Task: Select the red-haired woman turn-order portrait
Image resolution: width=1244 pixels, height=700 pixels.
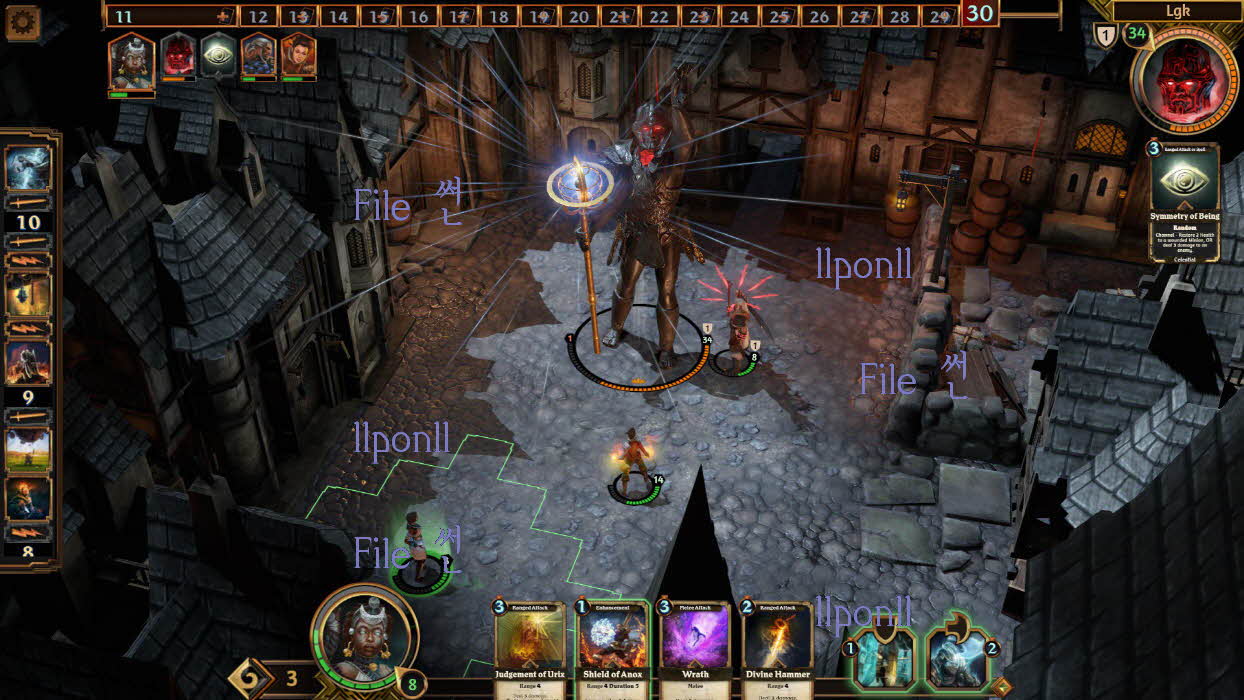Action: pos(298,55)
